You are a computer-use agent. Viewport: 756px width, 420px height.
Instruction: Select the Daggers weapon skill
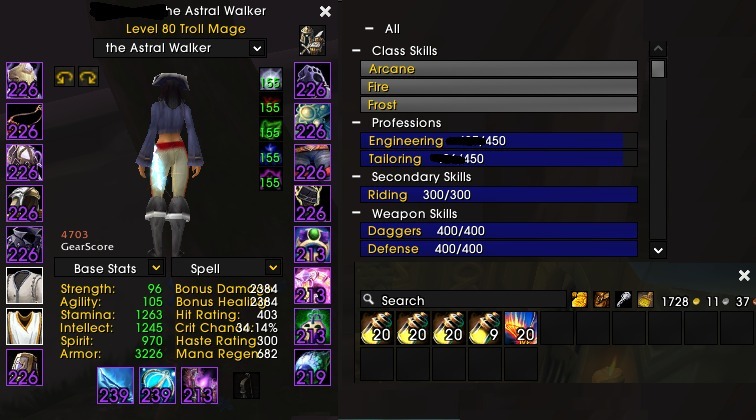click(x=498, y=231)
